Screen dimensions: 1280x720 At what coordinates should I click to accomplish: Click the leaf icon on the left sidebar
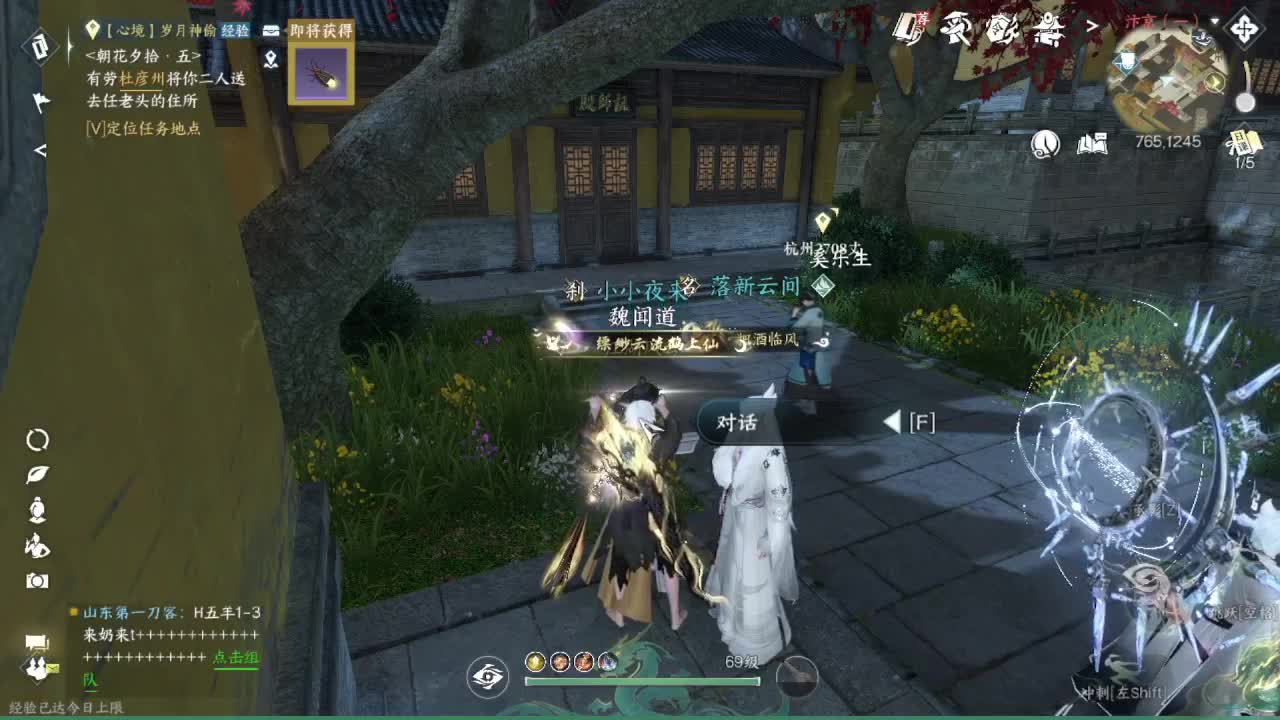point(39,474)
